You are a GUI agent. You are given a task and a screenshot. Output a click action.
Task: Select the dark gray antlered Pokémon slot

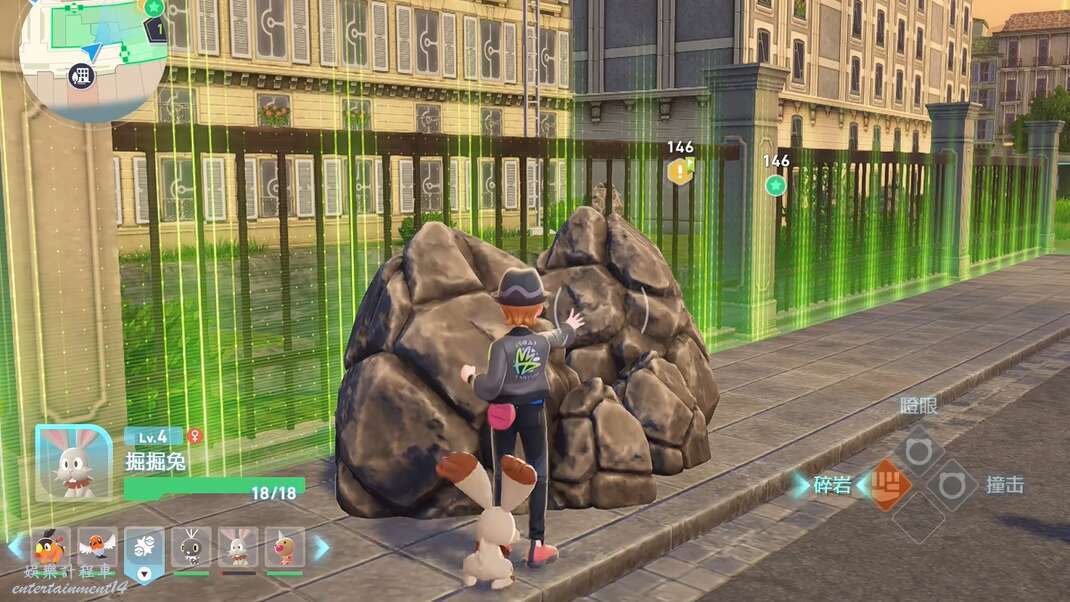(x=191, y=548)
